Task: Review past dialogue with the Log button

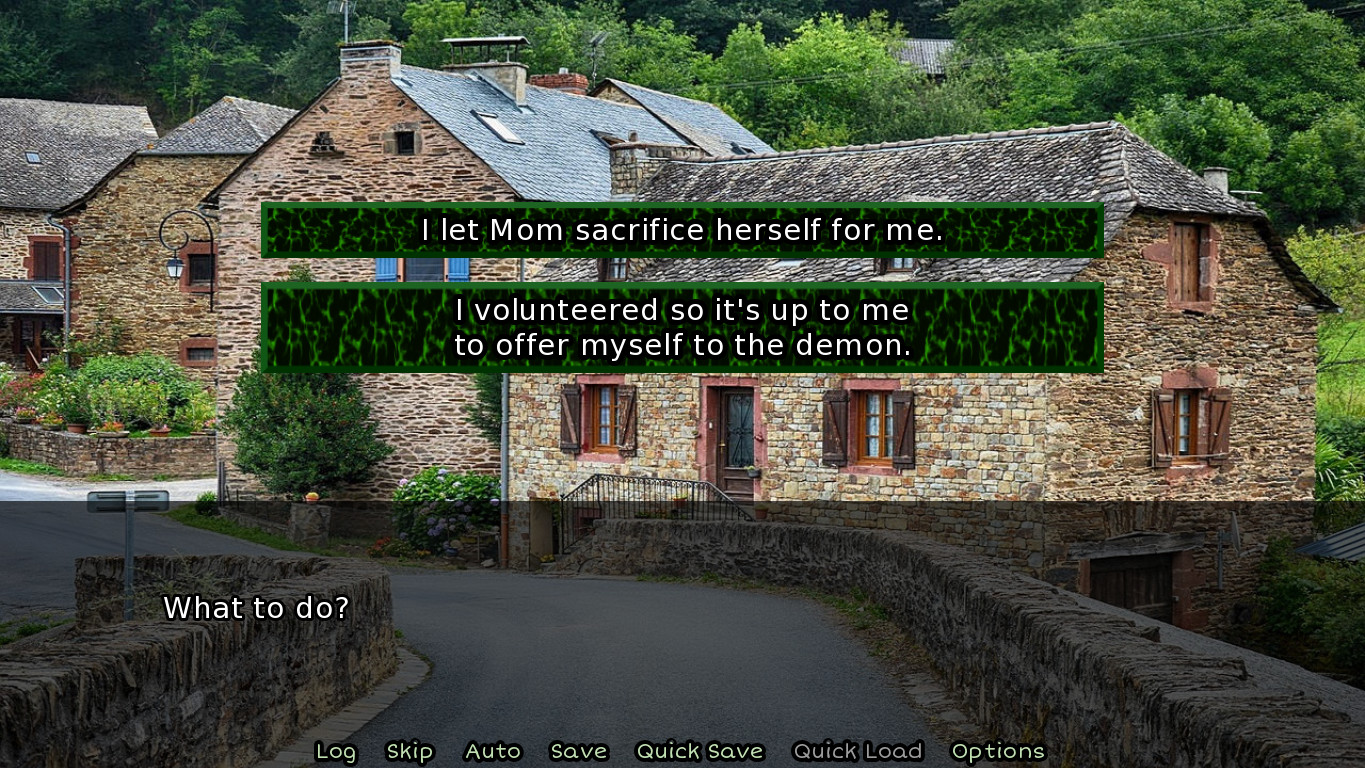Action: pyautogui.click(x=336, y=751)
